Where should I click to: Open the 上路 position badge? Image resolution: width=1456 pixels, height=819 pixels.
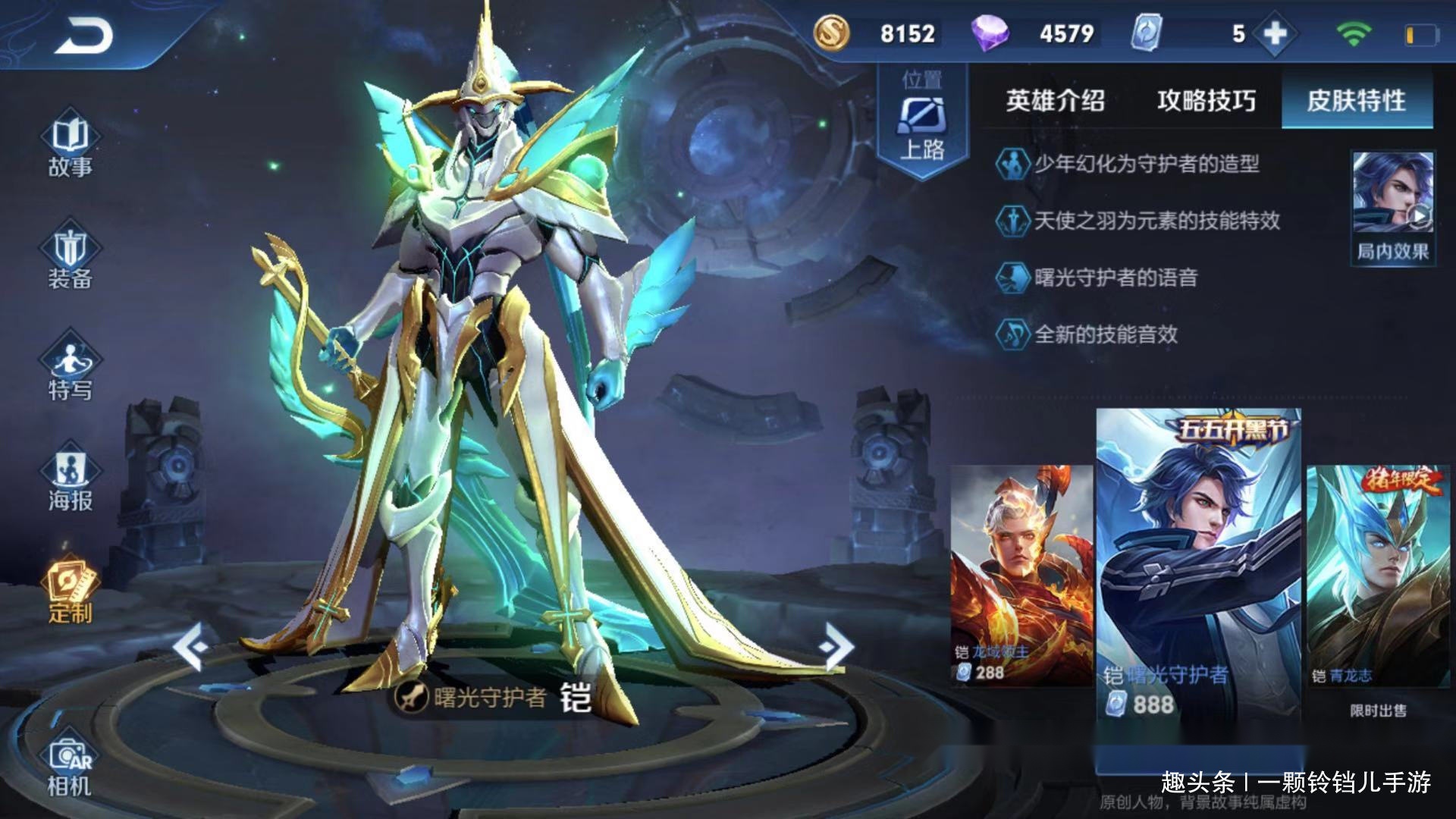pyautogui.click(x=922, y=121)
